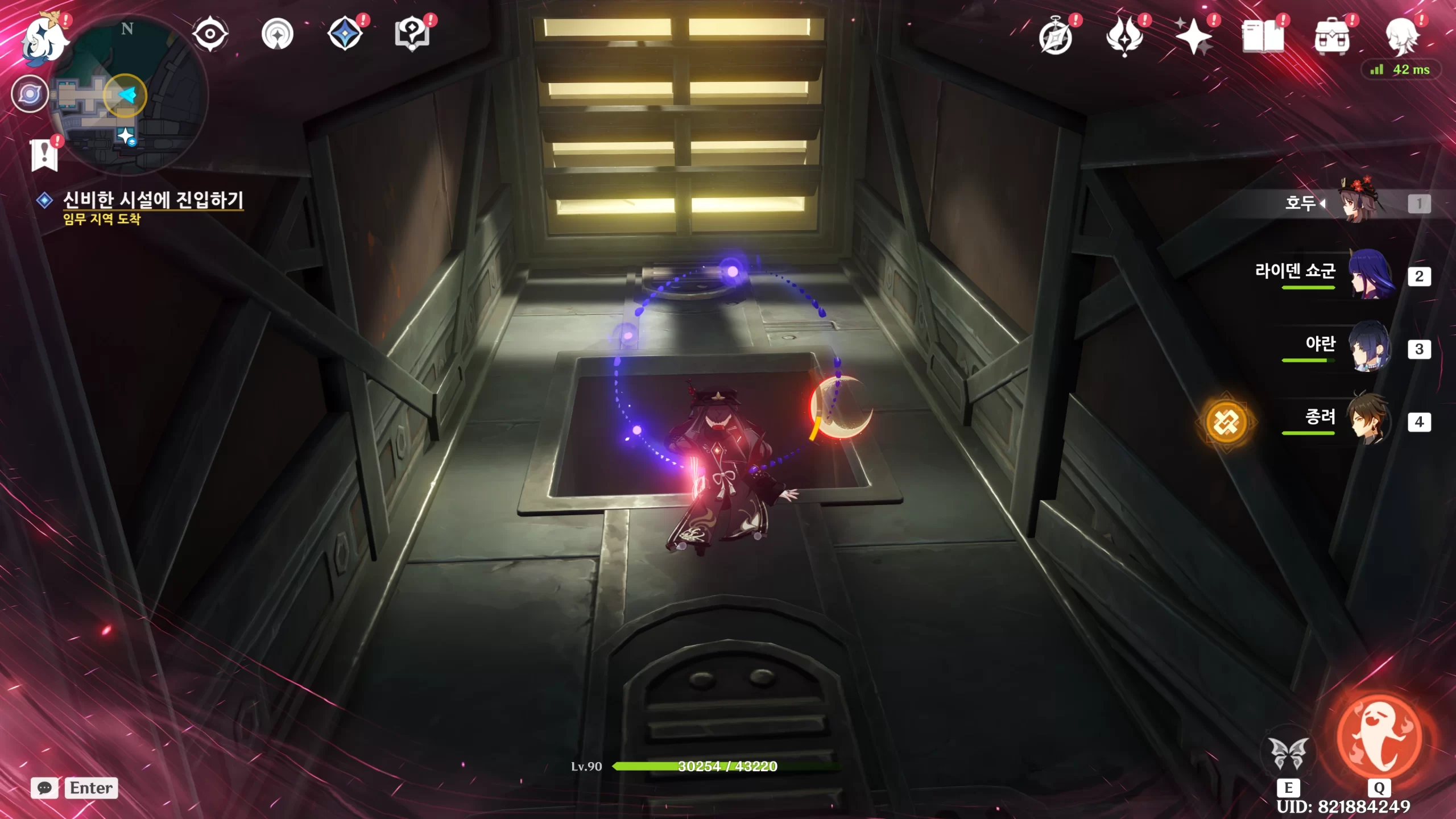Activate the elemental sight eye icon

click(210, 34)
